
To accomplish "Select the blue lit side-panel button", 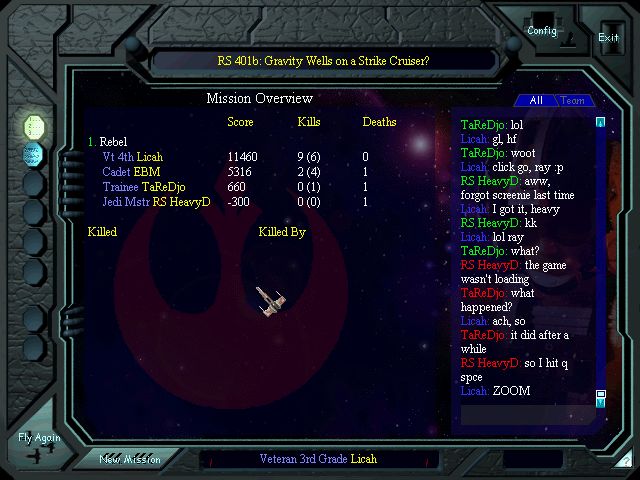I will click(34, 154).
